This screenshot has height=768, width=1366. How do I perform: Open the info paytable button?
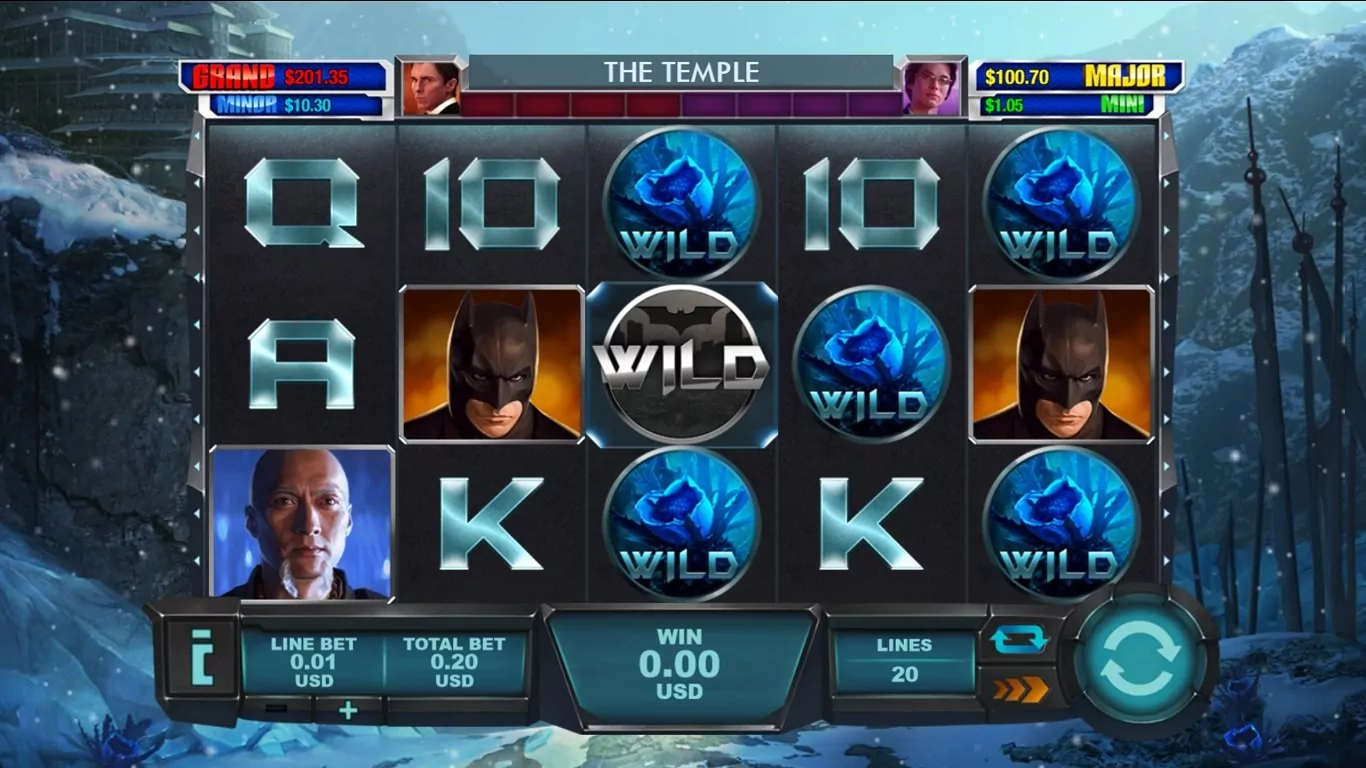click(201, 657)
